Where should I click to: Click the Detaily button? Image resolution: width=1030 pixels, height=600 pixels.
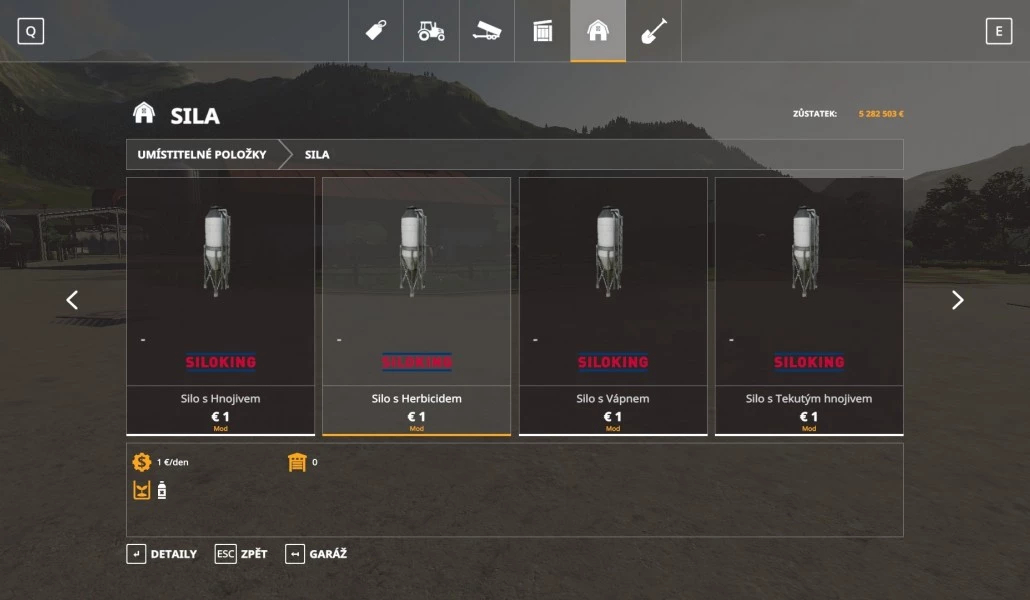pos(162,554)
